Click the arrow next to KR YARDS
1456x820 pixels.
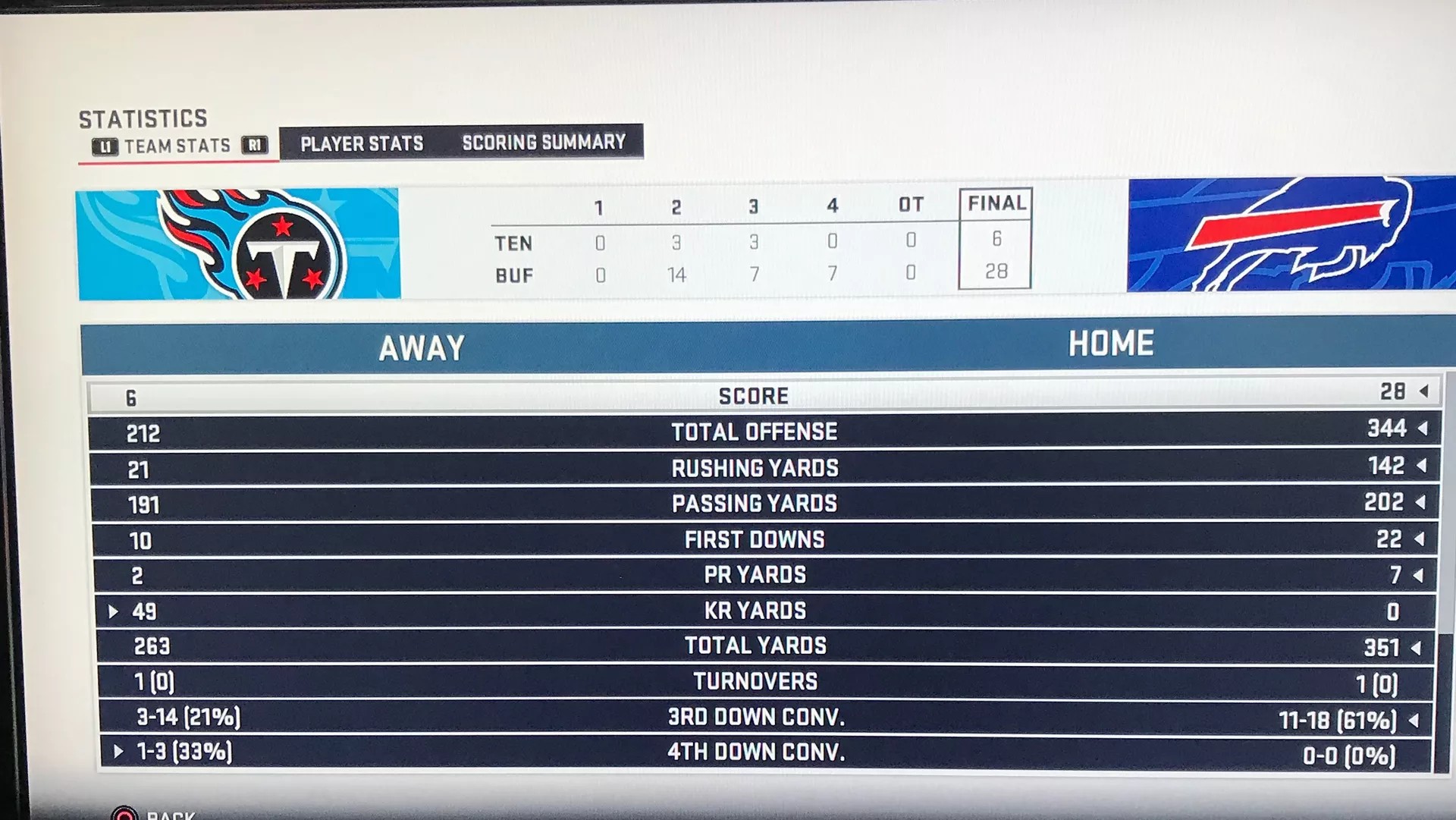click(114, 610)
